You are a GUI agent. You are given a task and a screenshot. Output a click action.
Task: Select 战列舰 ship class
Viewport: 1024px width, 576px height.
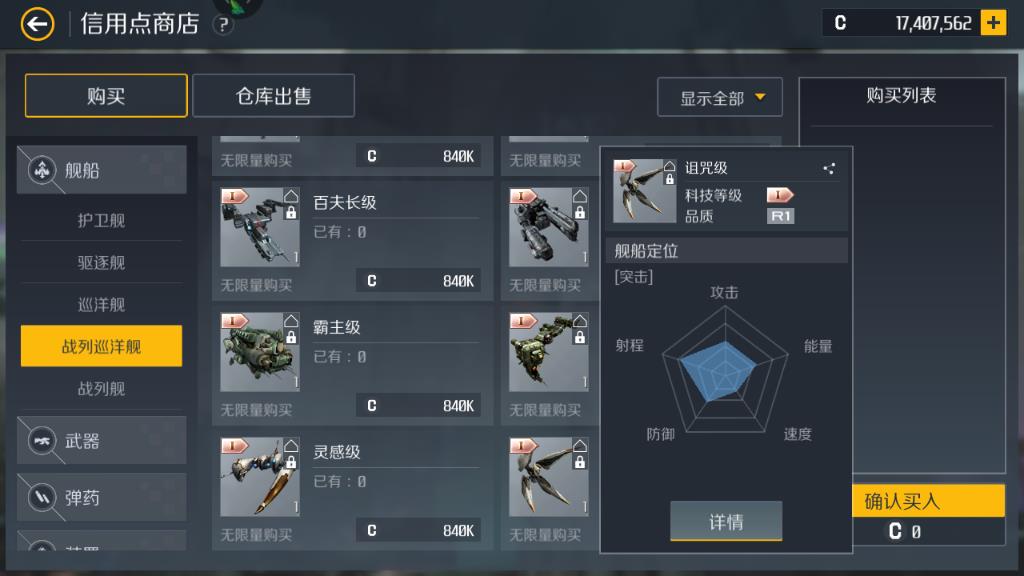point(102,388)
